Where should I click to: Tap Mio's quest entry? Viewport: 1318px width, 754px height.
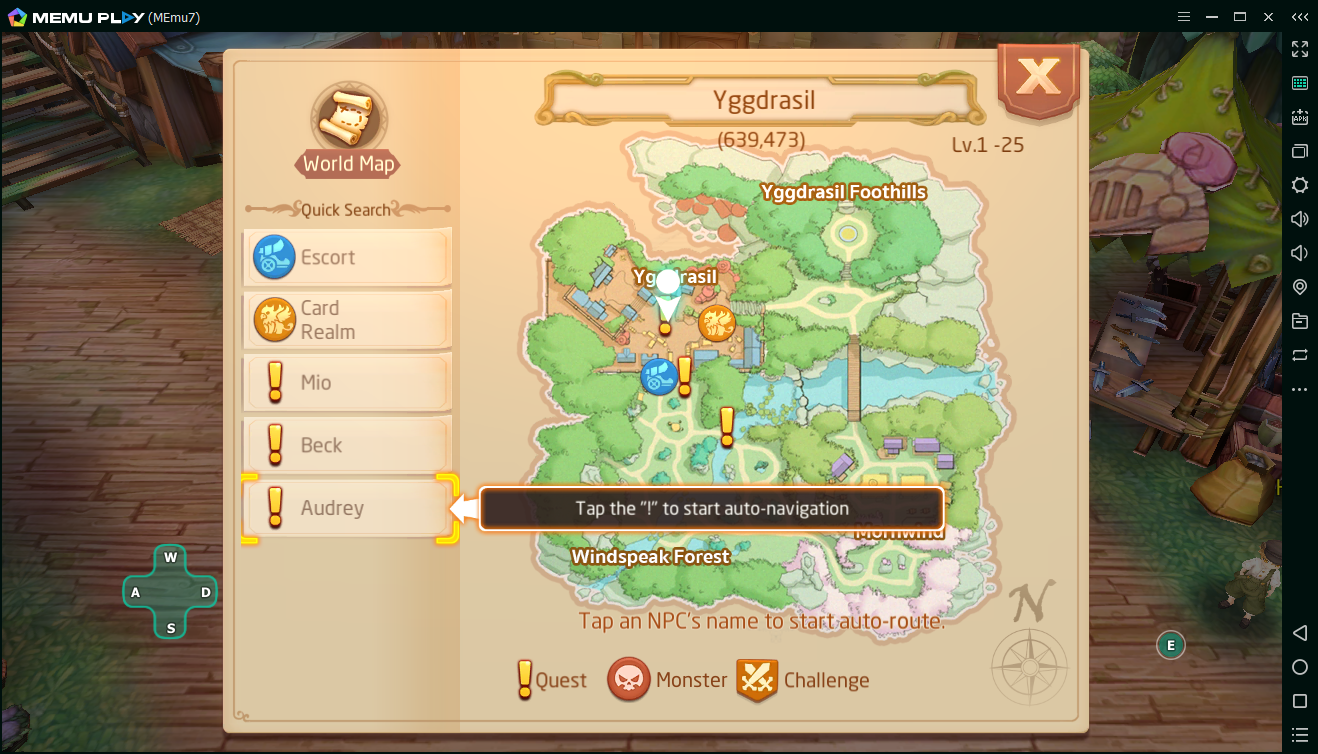(x=347, y=383)
